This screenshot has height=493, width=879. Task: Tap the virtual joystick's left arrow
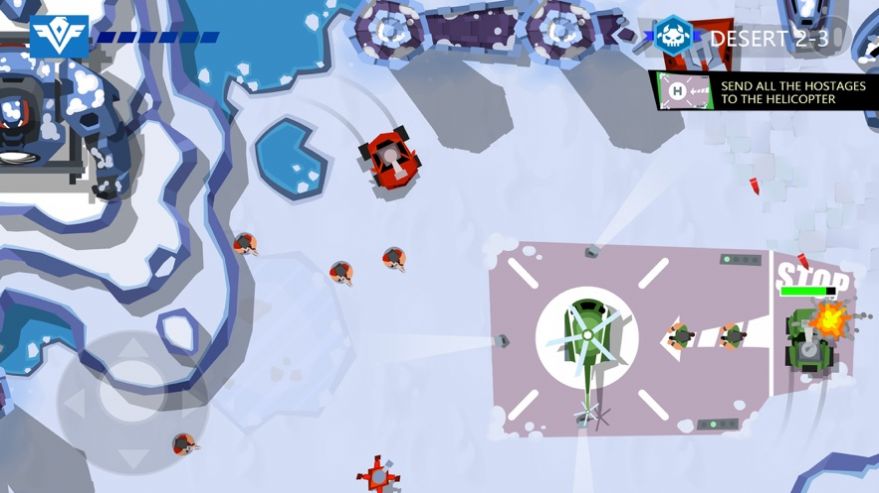tap(73, 404)
